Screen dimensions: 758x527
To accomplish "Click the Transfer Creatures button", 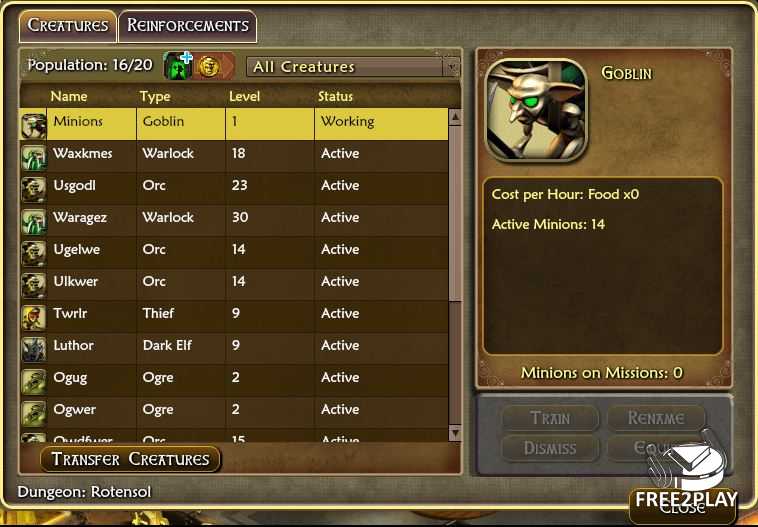I will 130,460.
